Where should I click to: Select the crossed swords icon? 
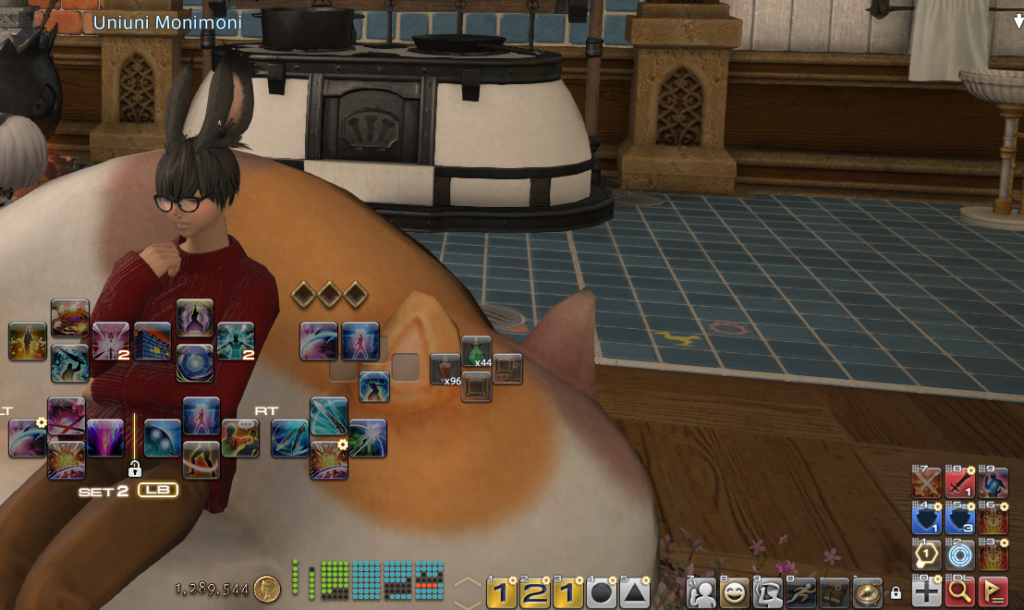click(927, 484)
